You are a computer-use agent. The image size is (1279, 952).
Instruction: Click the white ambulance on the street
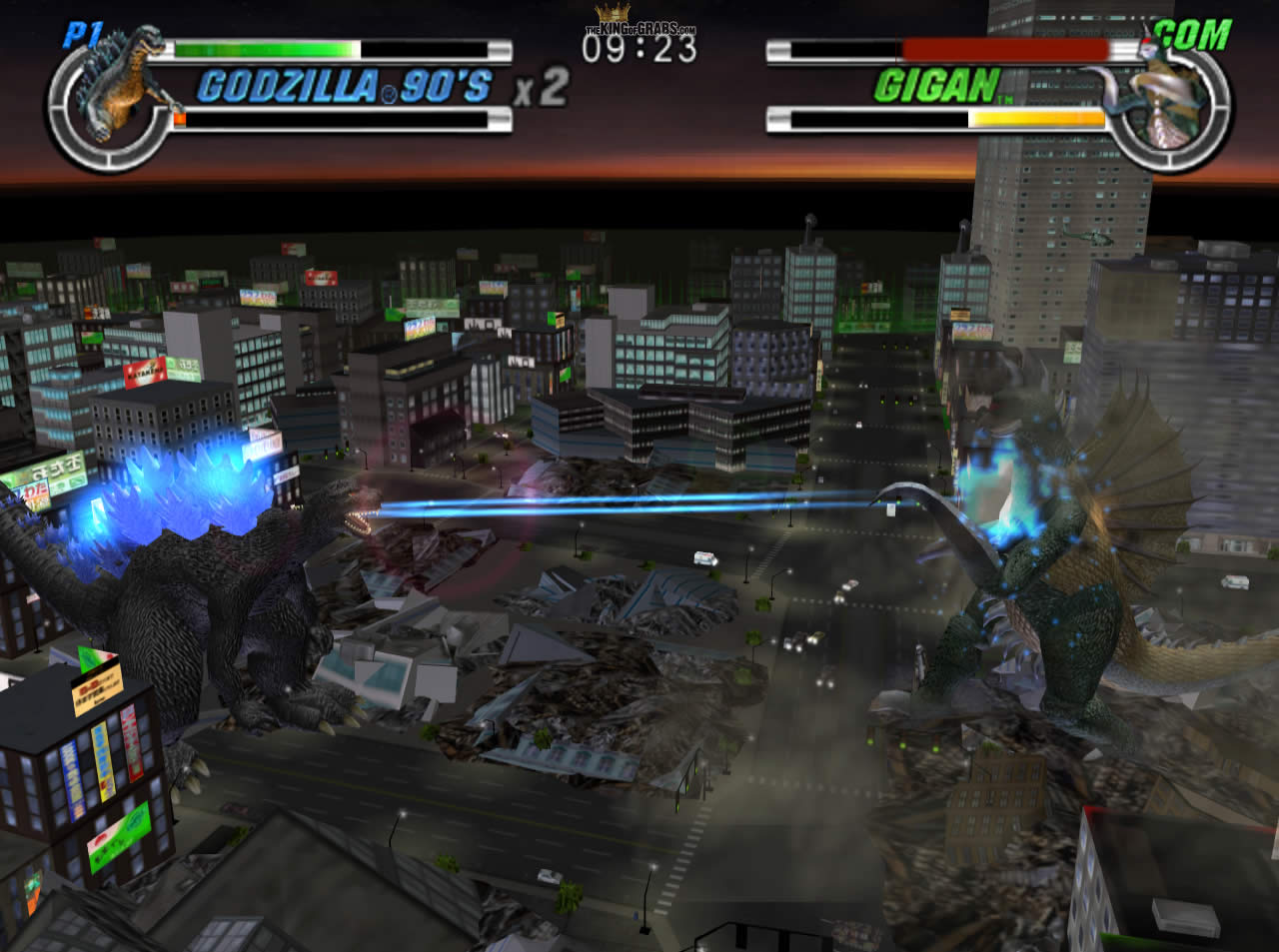pyautogui.click(x=704, y=559)
